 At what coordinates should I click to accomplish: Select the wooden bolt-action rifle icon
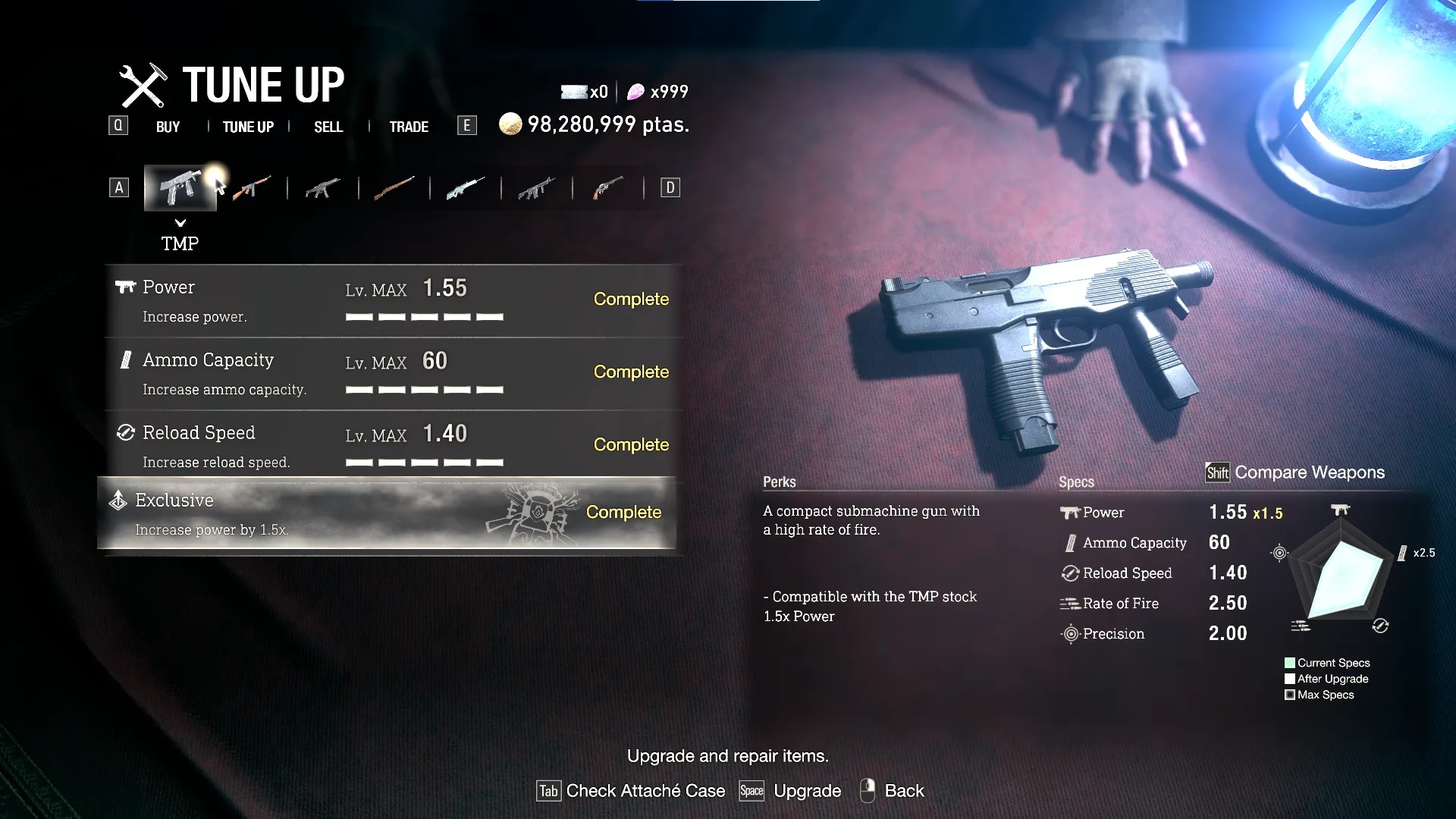[394, 187]
